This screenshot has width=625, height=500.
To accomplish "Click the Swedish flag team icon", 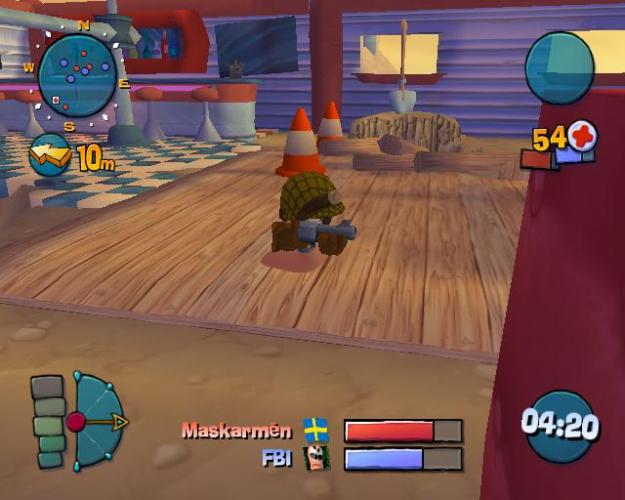I will [x=316, y=431].
